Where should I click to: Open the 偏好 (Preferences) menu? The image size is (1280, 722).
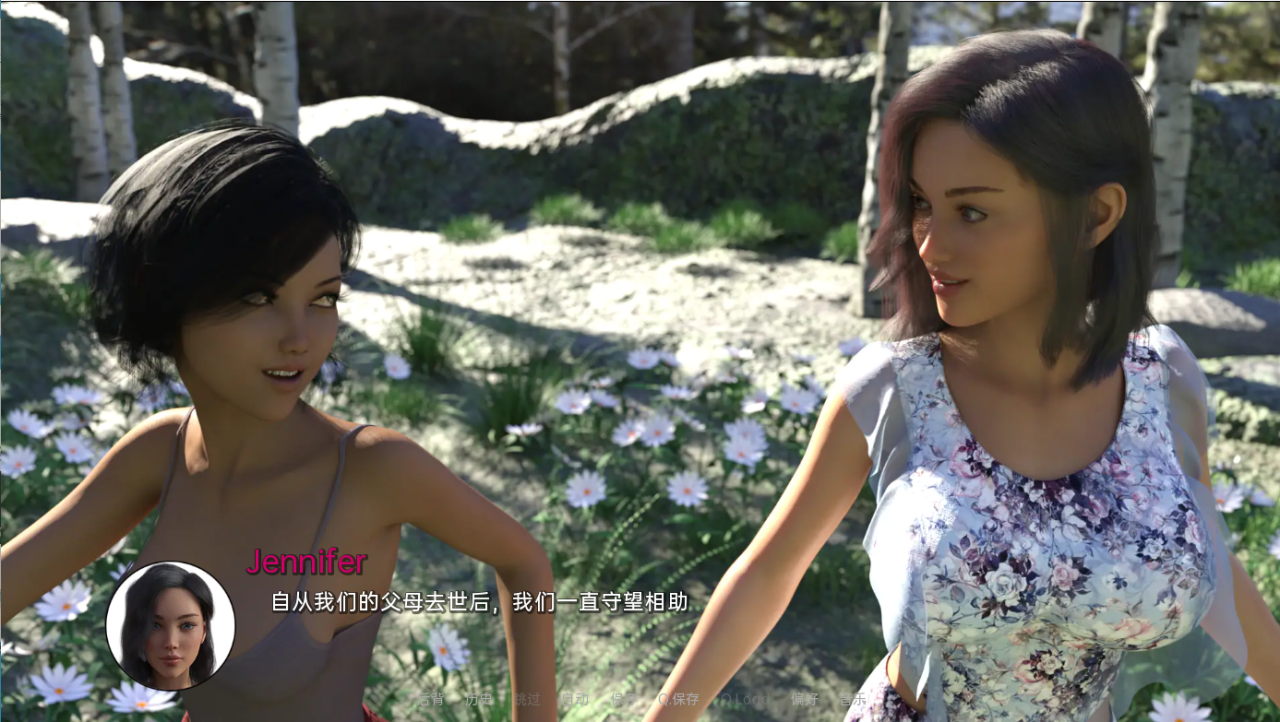coord(804,700)
